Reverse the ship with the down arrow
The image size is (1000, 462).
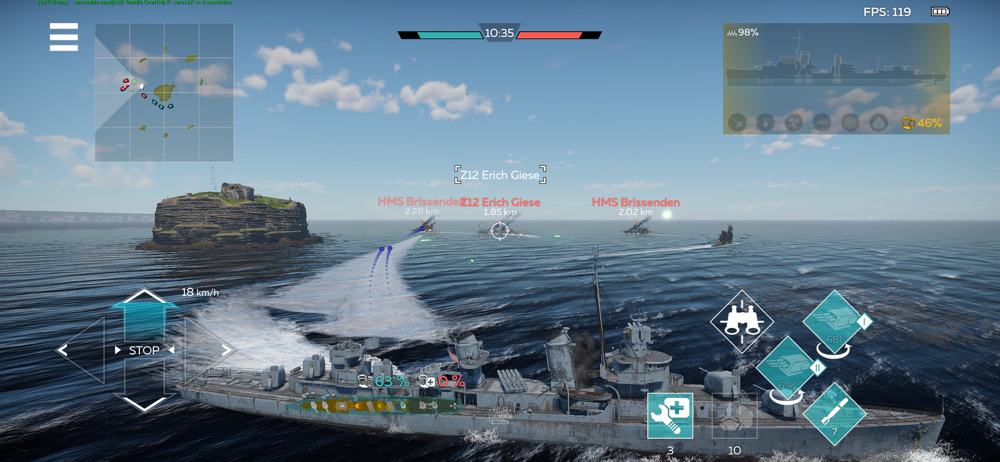(145, 402)
